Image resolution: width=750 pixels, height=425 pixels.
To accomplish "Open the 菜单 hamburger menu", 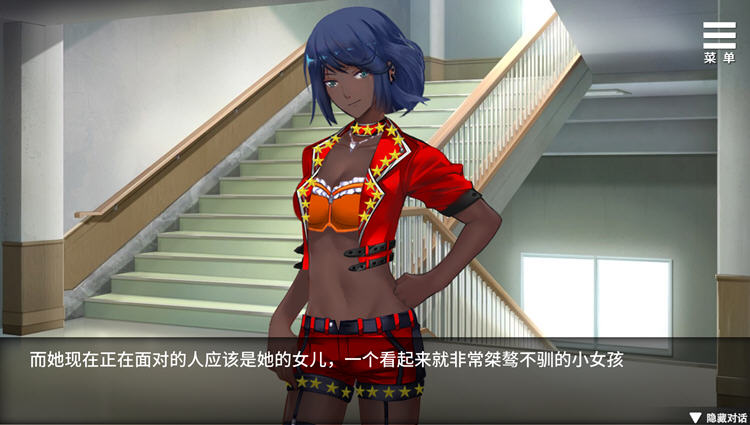I will click(719, 42).
